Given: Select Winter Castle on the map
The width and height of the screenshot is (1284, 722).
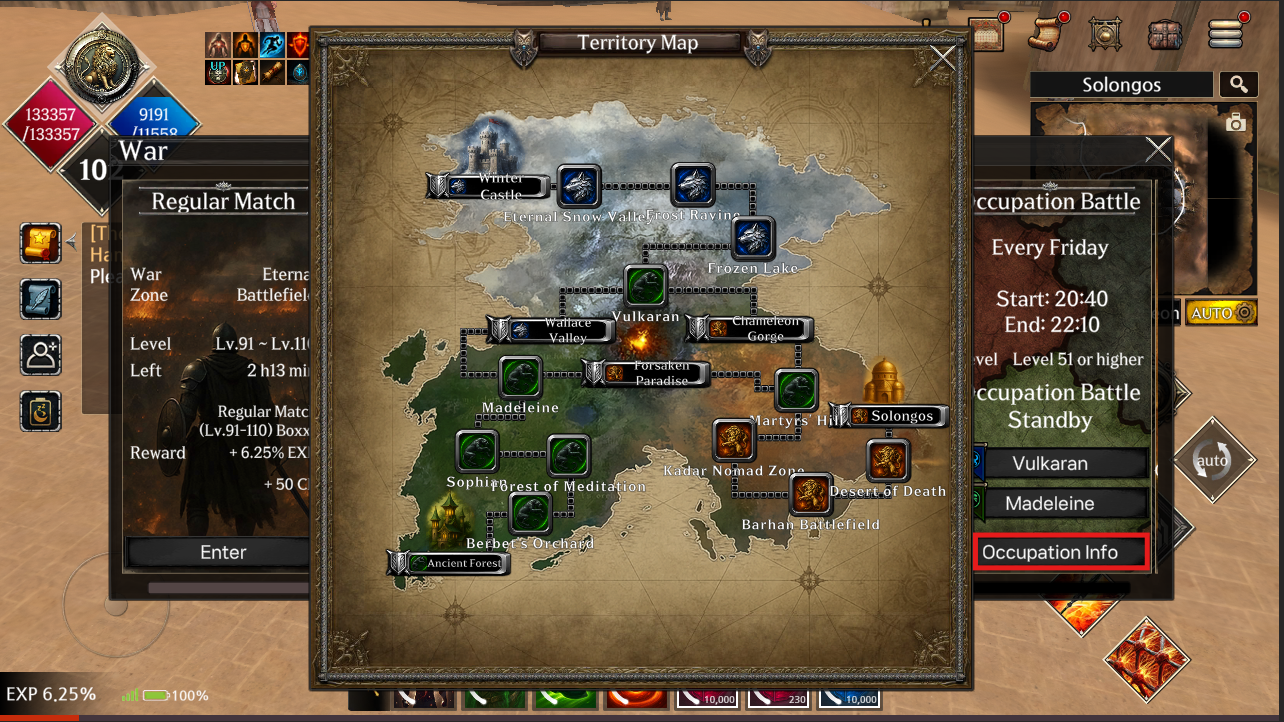Looking at the screenshot, I should coord(490,186).
